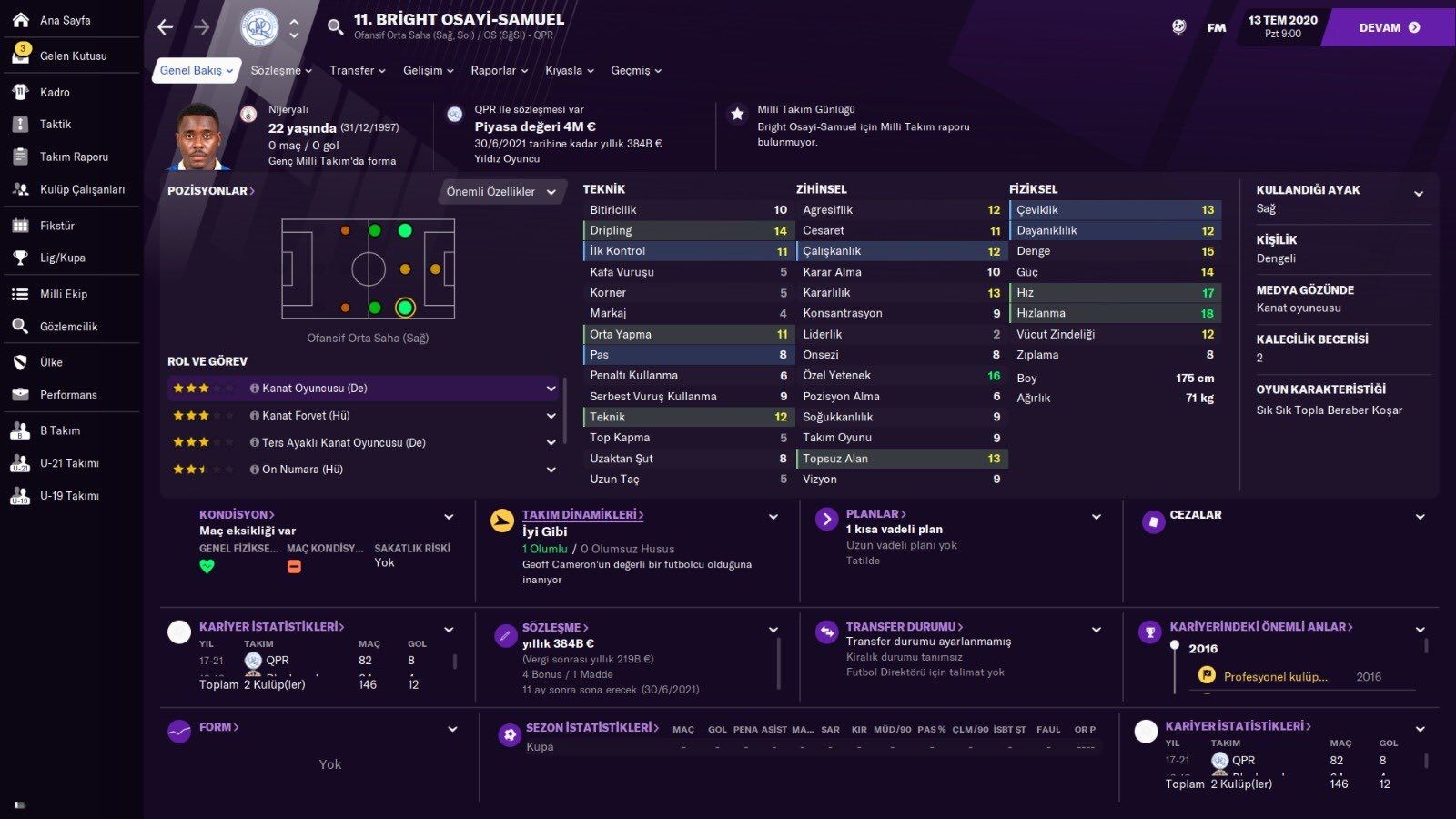Select the Taktik sidebar icon
1456x819 pixels.
(20, 124)
